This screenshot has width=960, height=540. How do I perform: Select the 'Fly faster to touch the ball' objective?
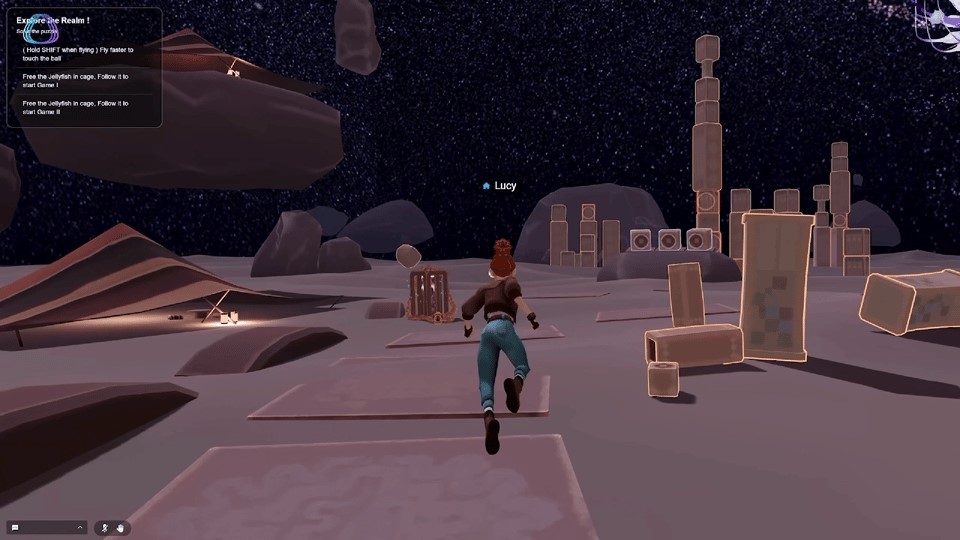coord(78,54)
